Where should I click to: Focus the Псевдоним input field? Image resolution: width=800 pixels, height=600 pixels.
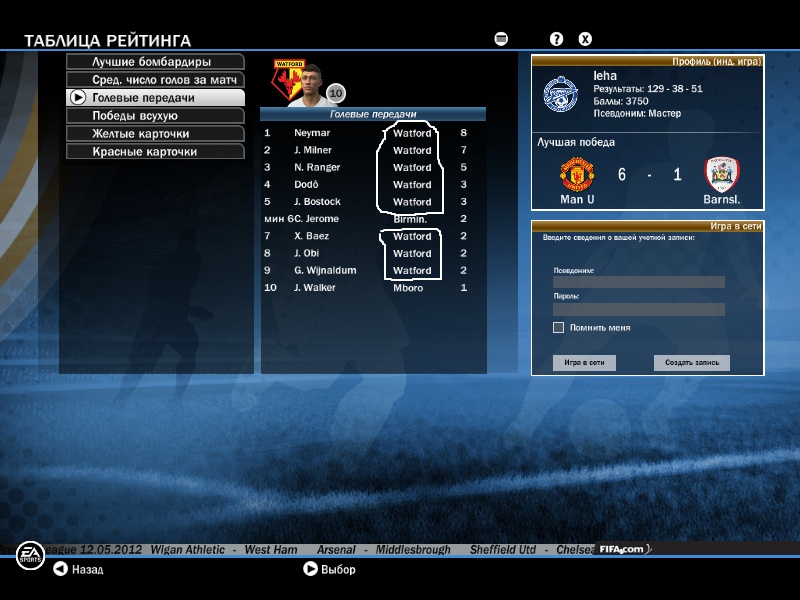coord(638,282)
